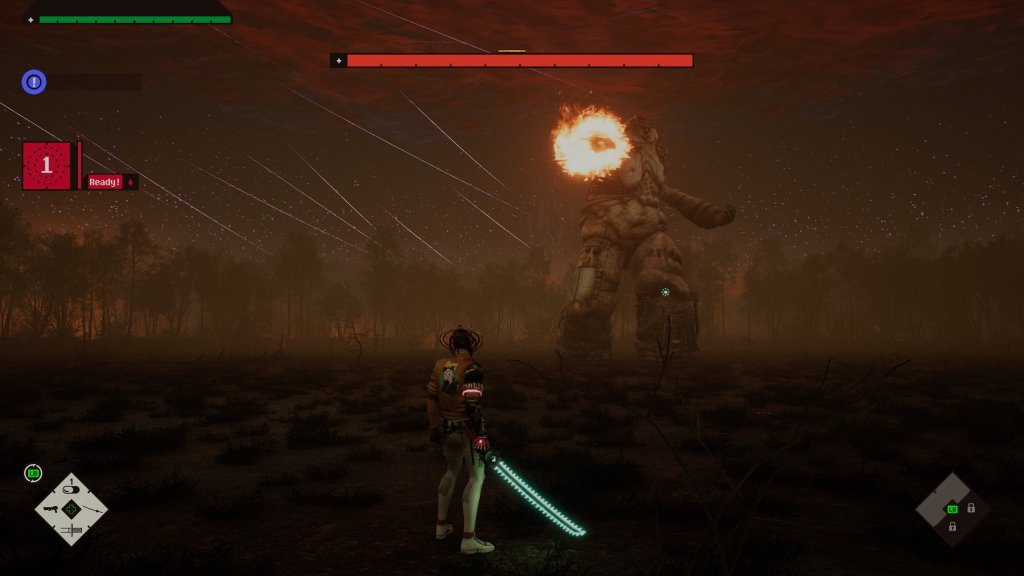1024x576 pixels.
Task: Select the green centre diamond of weapon wheel
Action: 71,510
